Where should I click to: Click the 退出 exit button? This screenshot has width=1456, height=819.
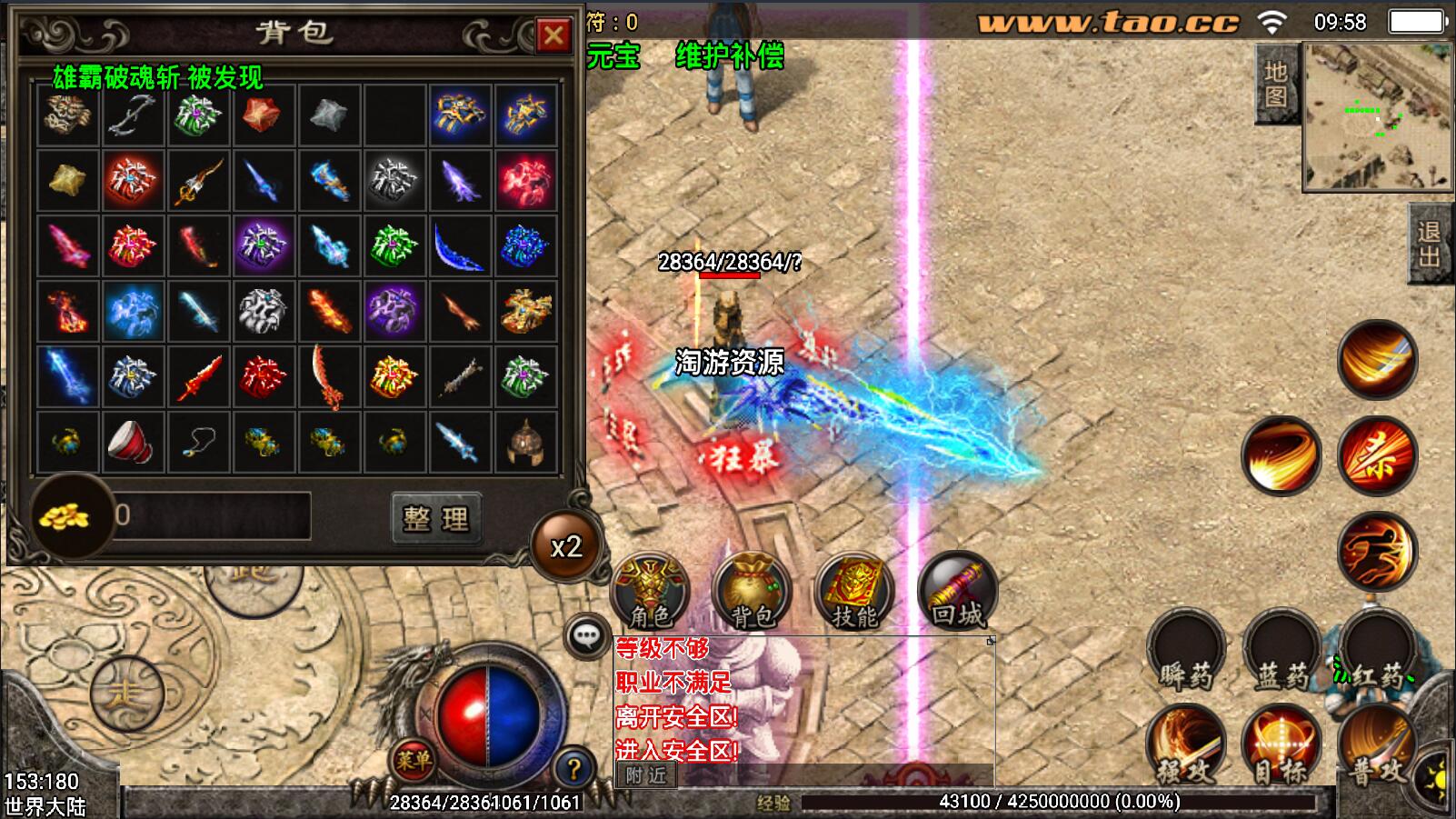pos(1431,244)
